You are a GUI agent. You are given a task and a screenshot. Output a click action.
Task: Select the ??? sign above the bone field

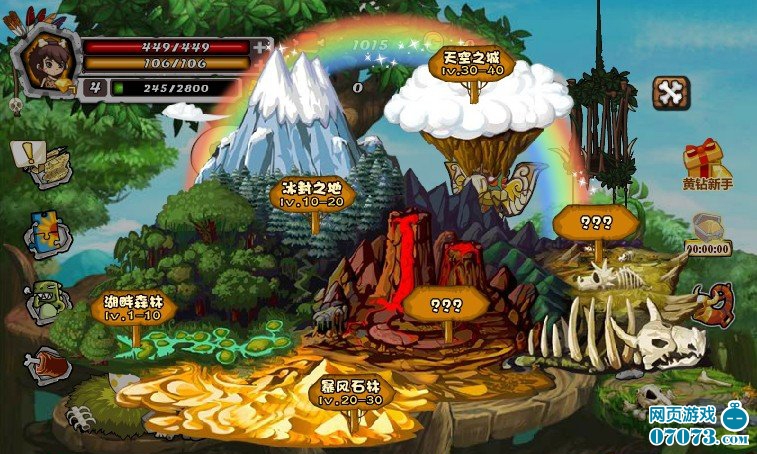(x=595, y=222)
